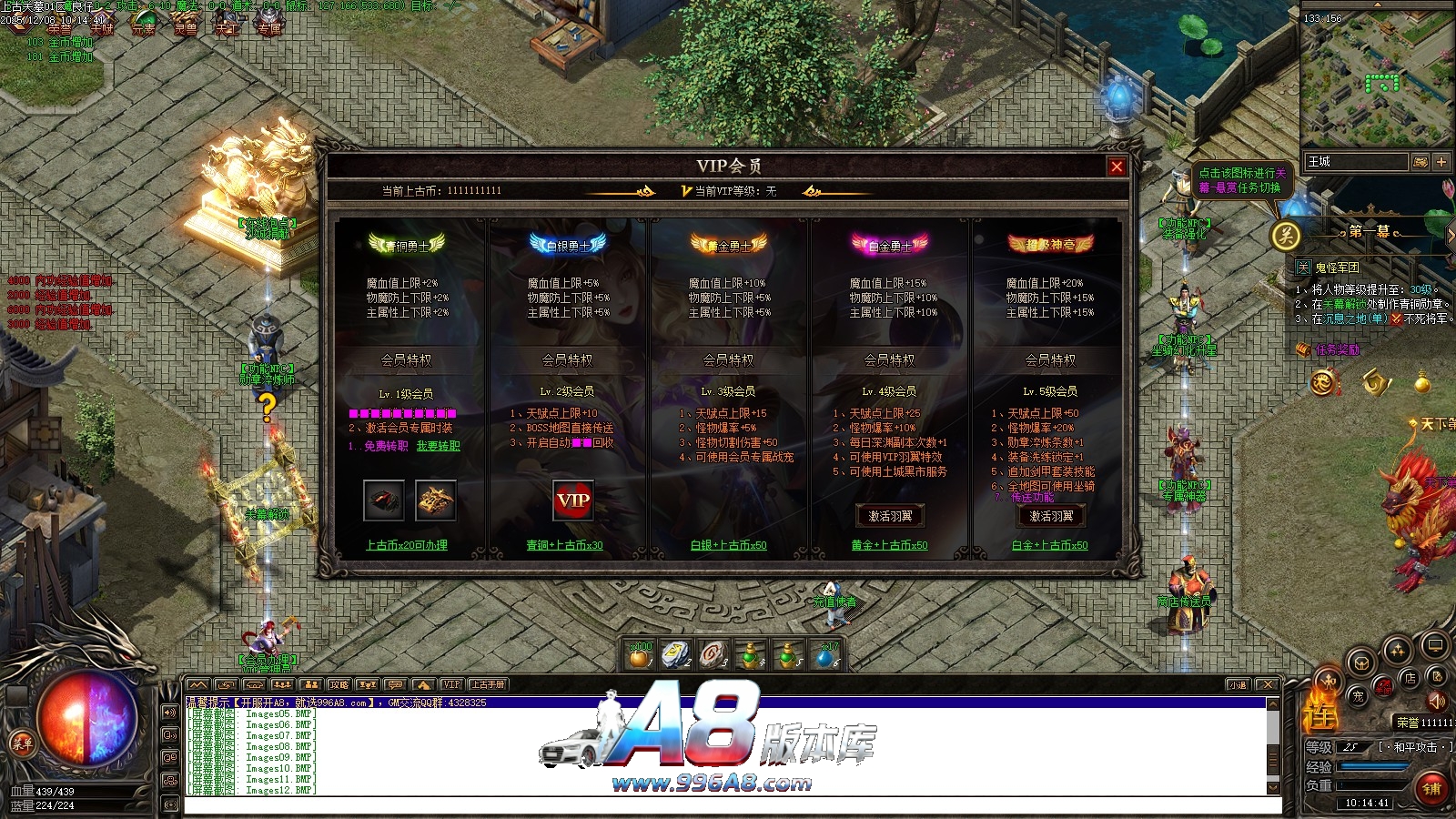Select the 青铜+上古币x30 upgrade link
Screen dimensions: 1456x819
point(564,545)
